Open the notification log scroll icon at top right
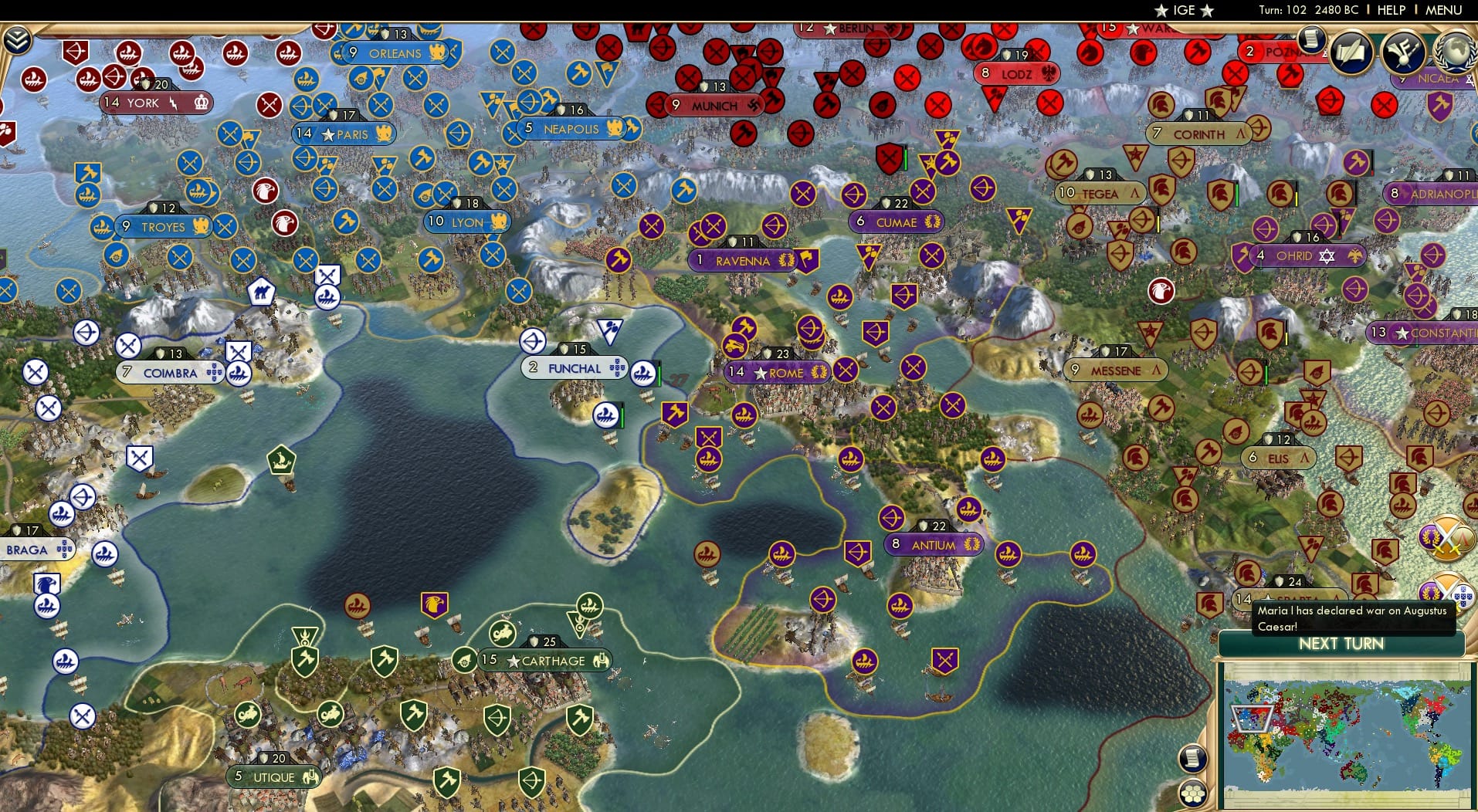The image size is (1478, 812). [x=1313, y=40]
